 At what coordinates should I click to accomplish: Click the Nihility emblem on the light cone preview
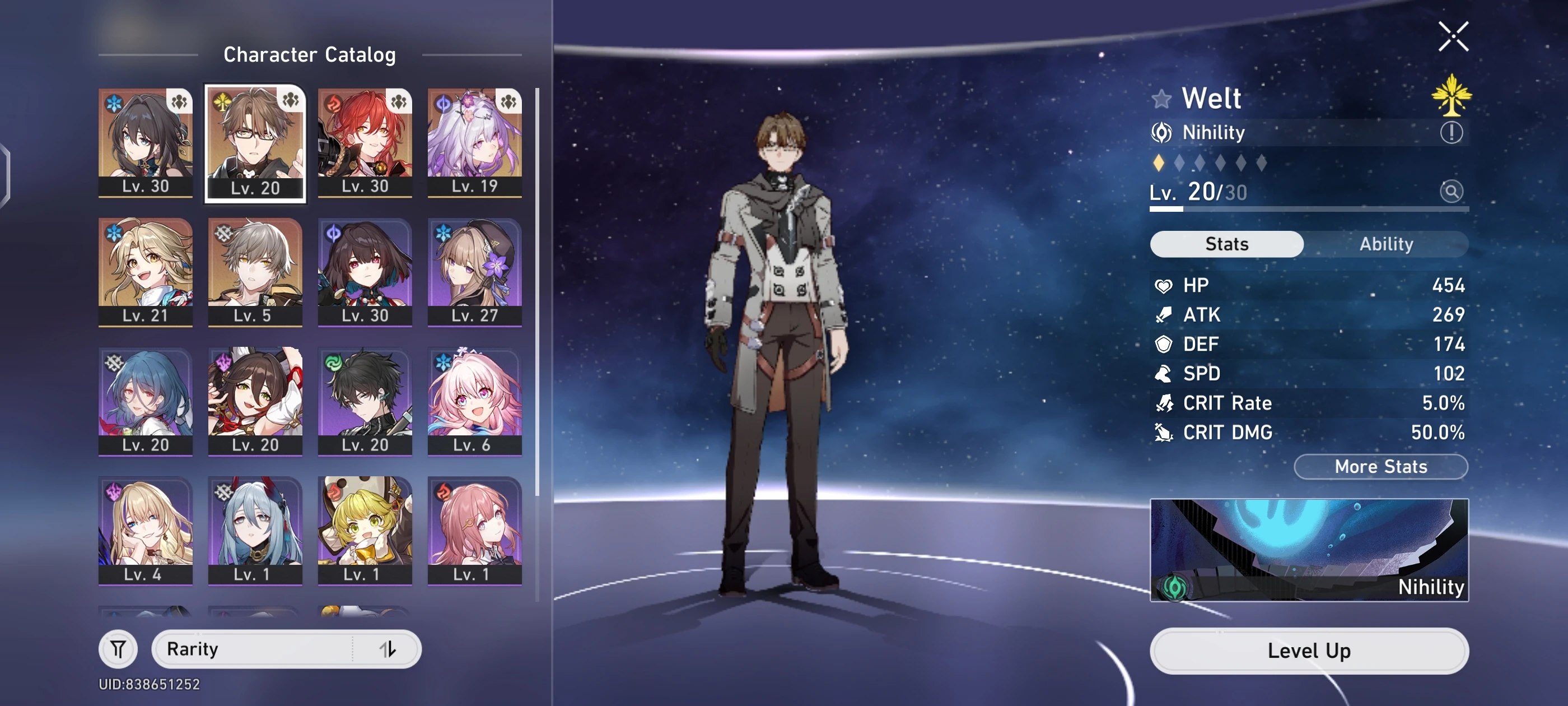[x=1175, y=587]
